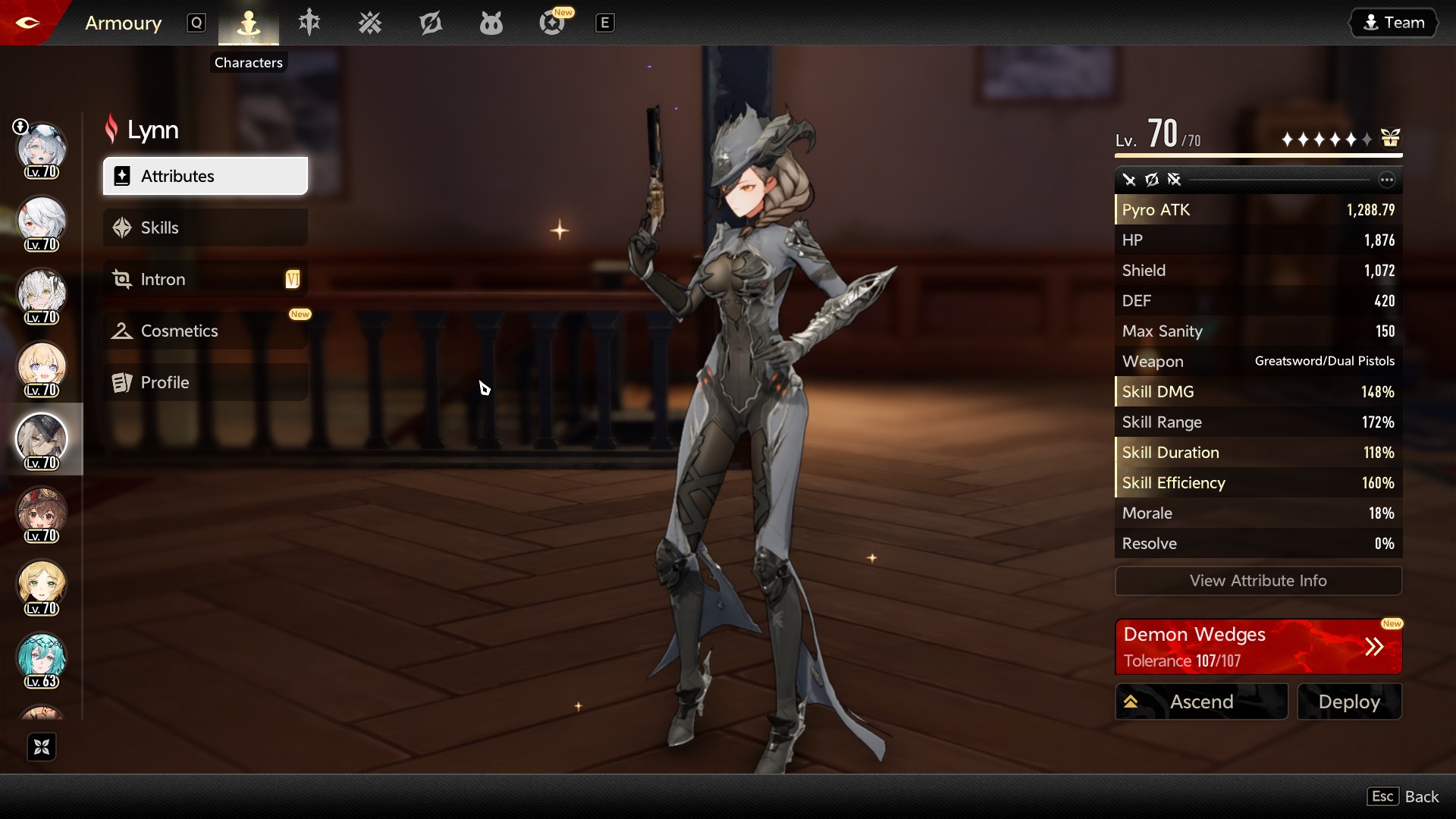
Task: Open the Cosmetics section
Action: pos(205,331)
